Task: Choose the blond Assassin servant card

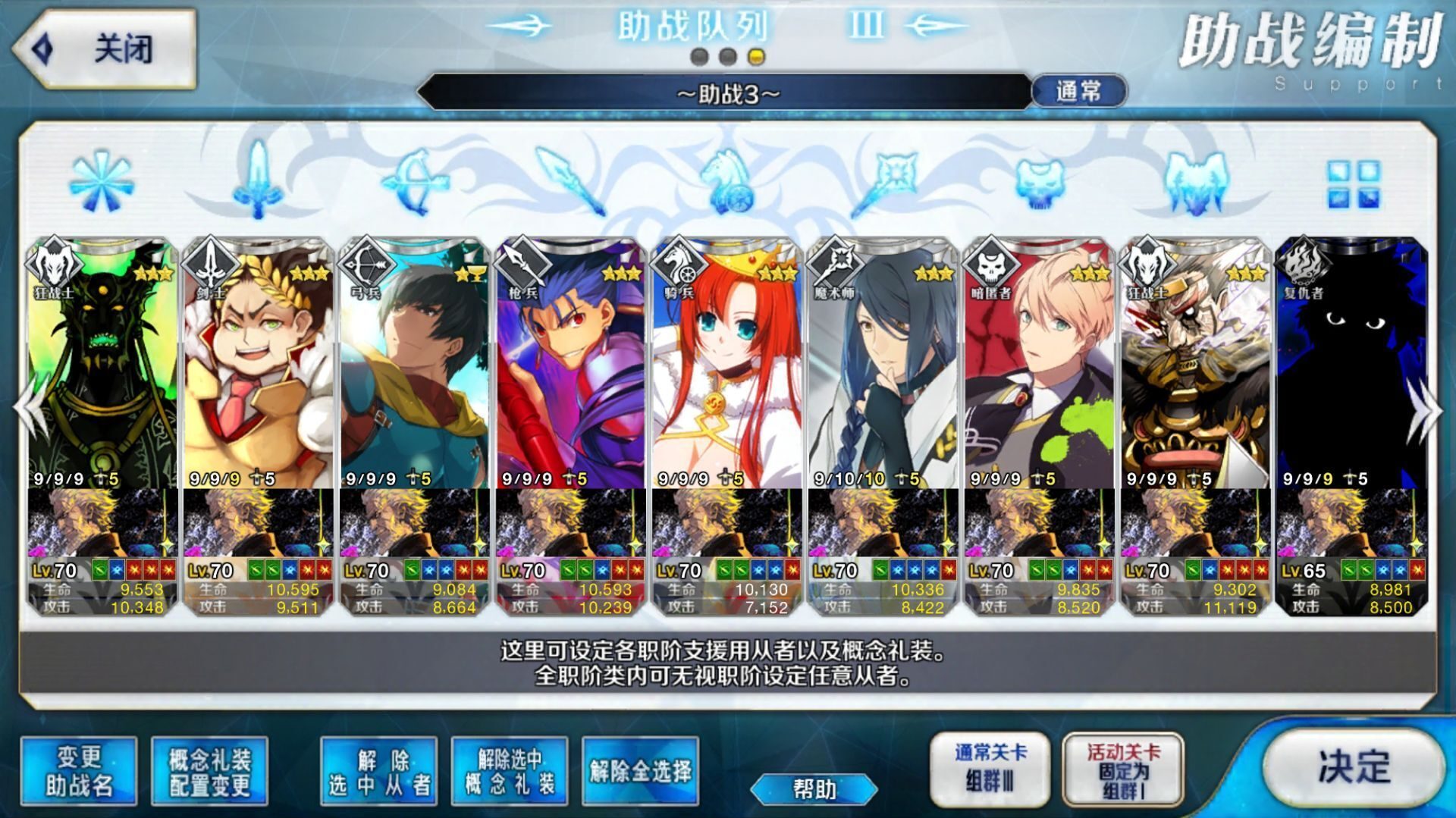Action: pyautogui.click(x=1040, y=364)
